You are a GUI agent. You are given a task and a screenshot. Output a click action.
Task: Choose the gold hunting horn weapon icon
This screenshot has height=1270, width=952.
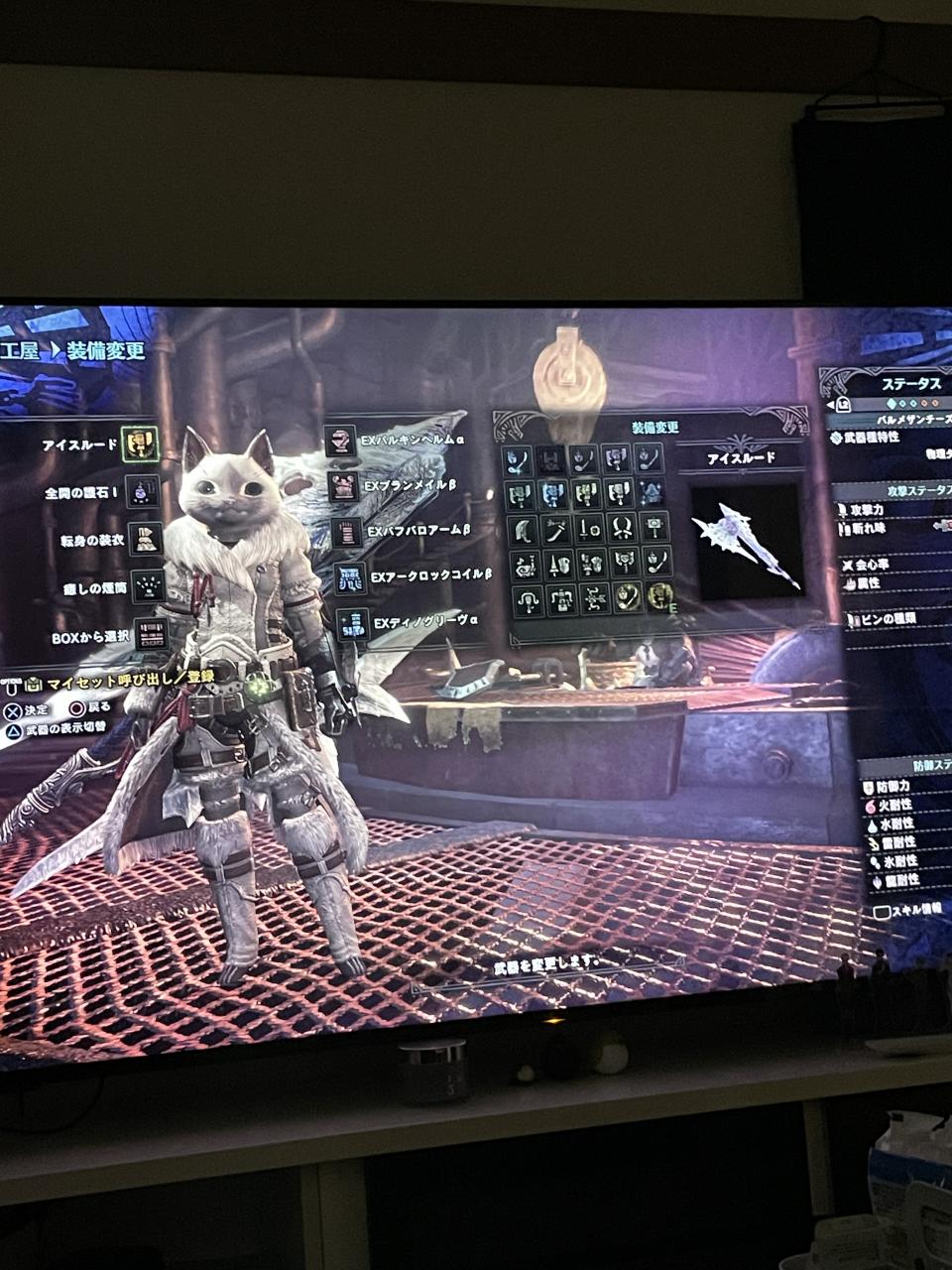coord(627,596)
